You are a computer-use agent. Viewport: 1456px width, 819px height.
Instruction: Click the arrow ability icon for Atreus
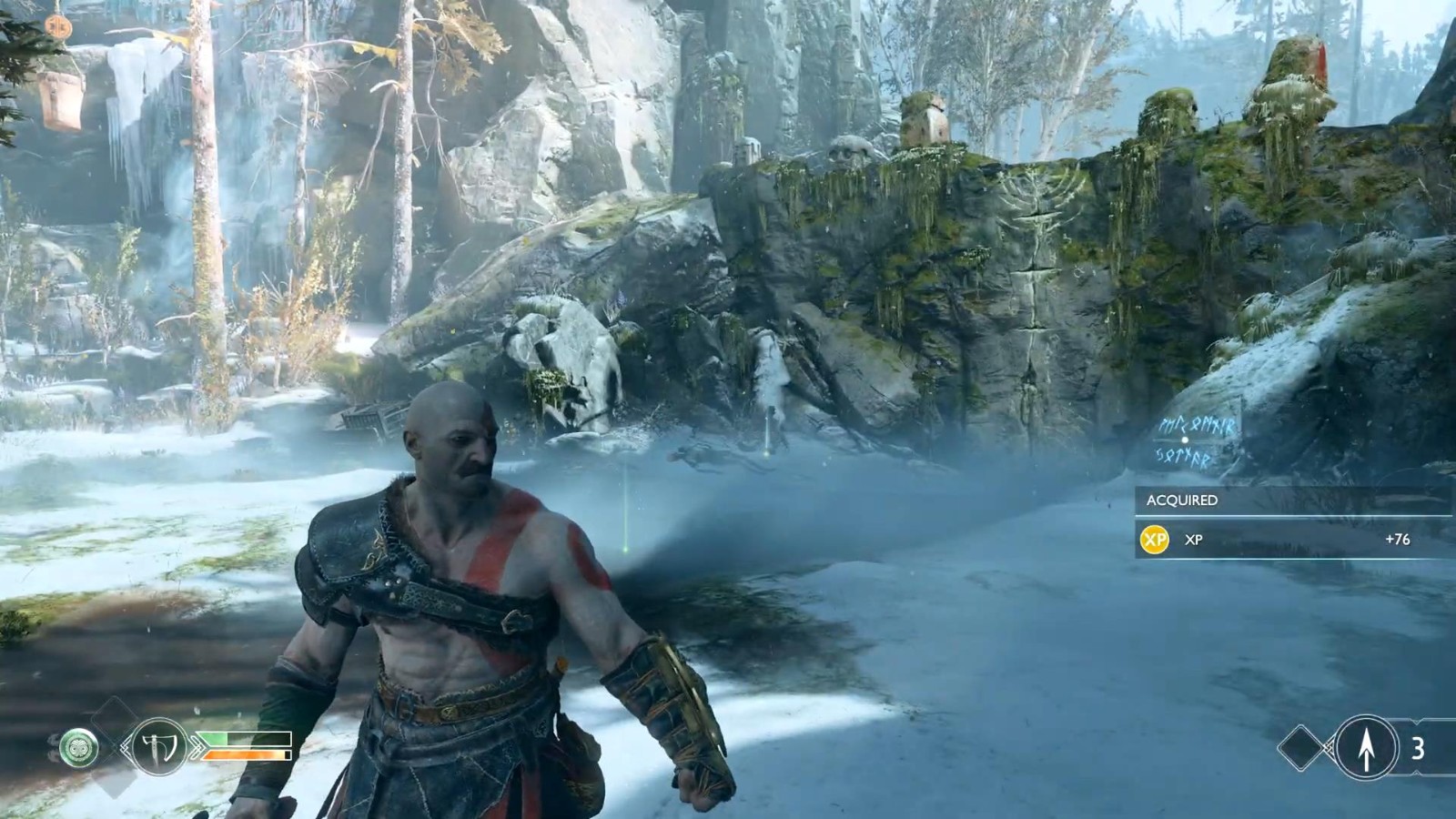pyautogui.click(x=1366, y=748)
